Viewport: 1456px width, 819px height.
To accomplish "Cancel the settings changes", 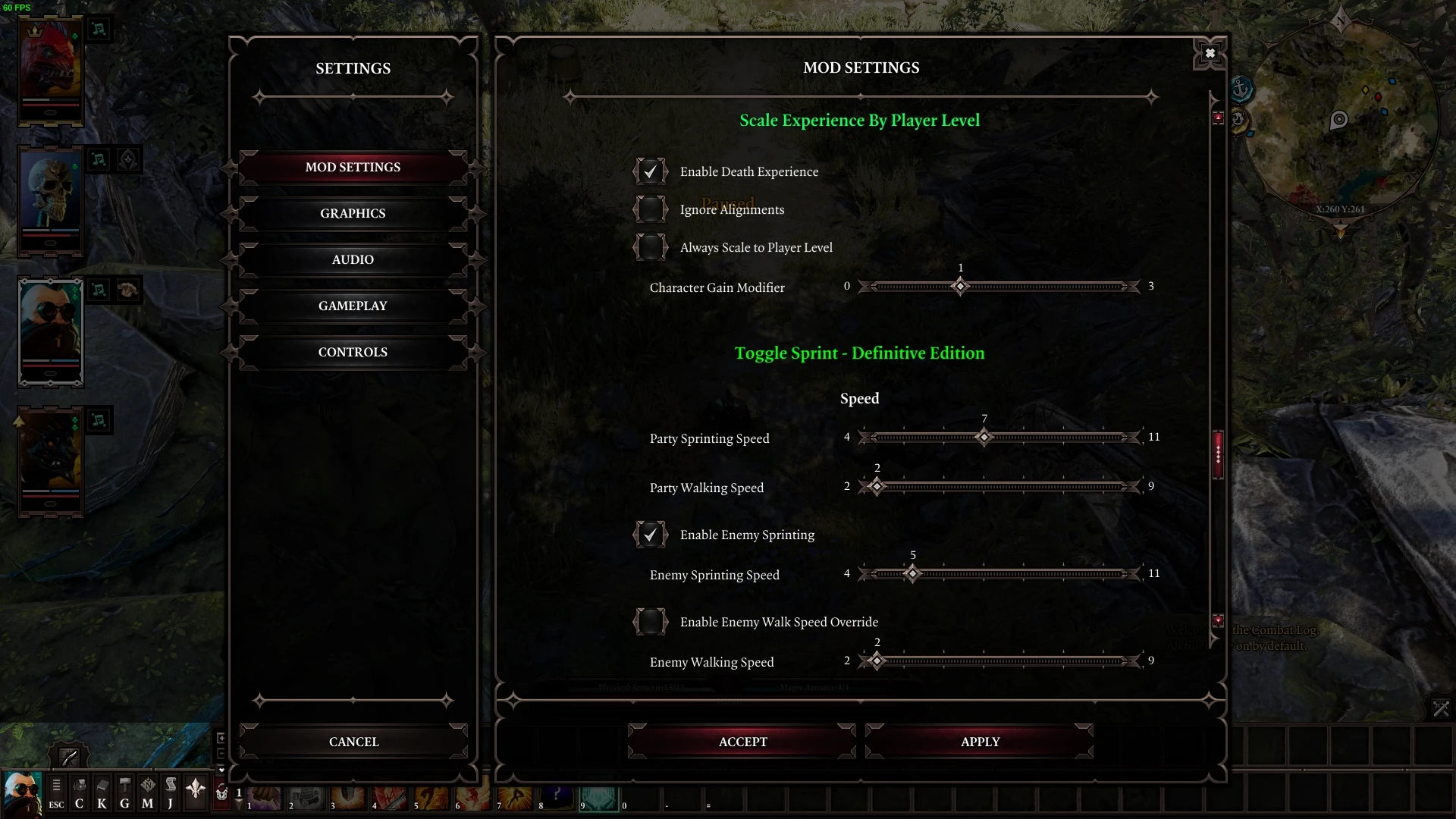I will pos(353,742).
